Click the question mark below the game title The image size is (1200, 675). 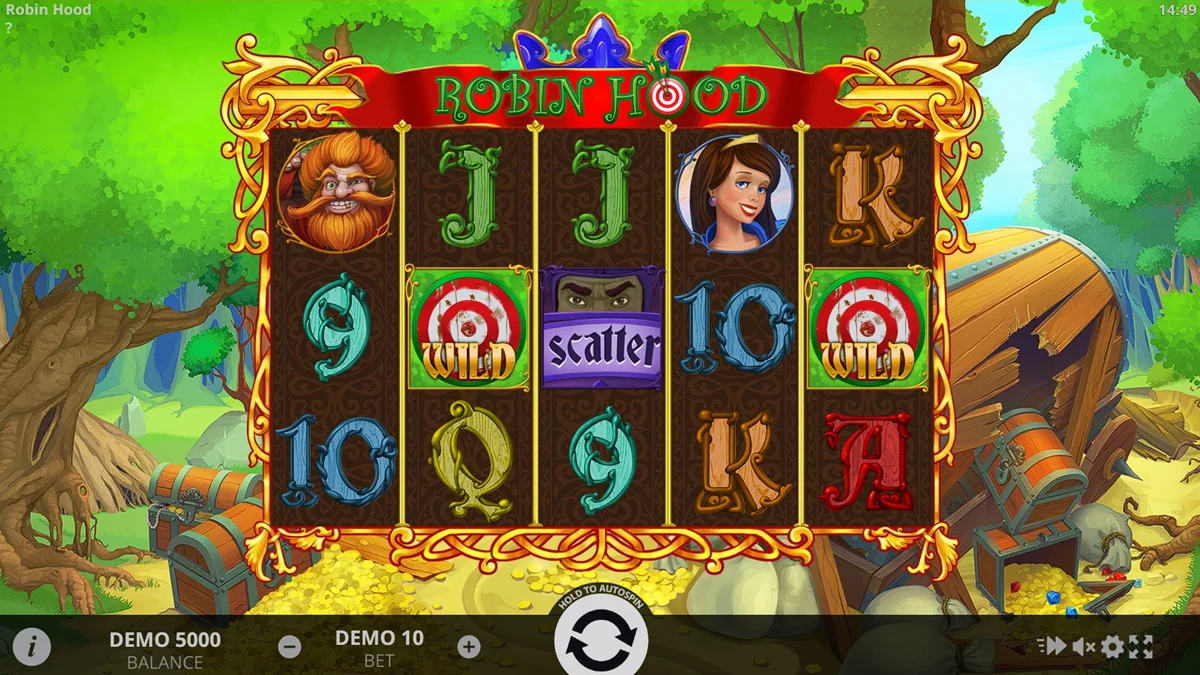[9, 27]
